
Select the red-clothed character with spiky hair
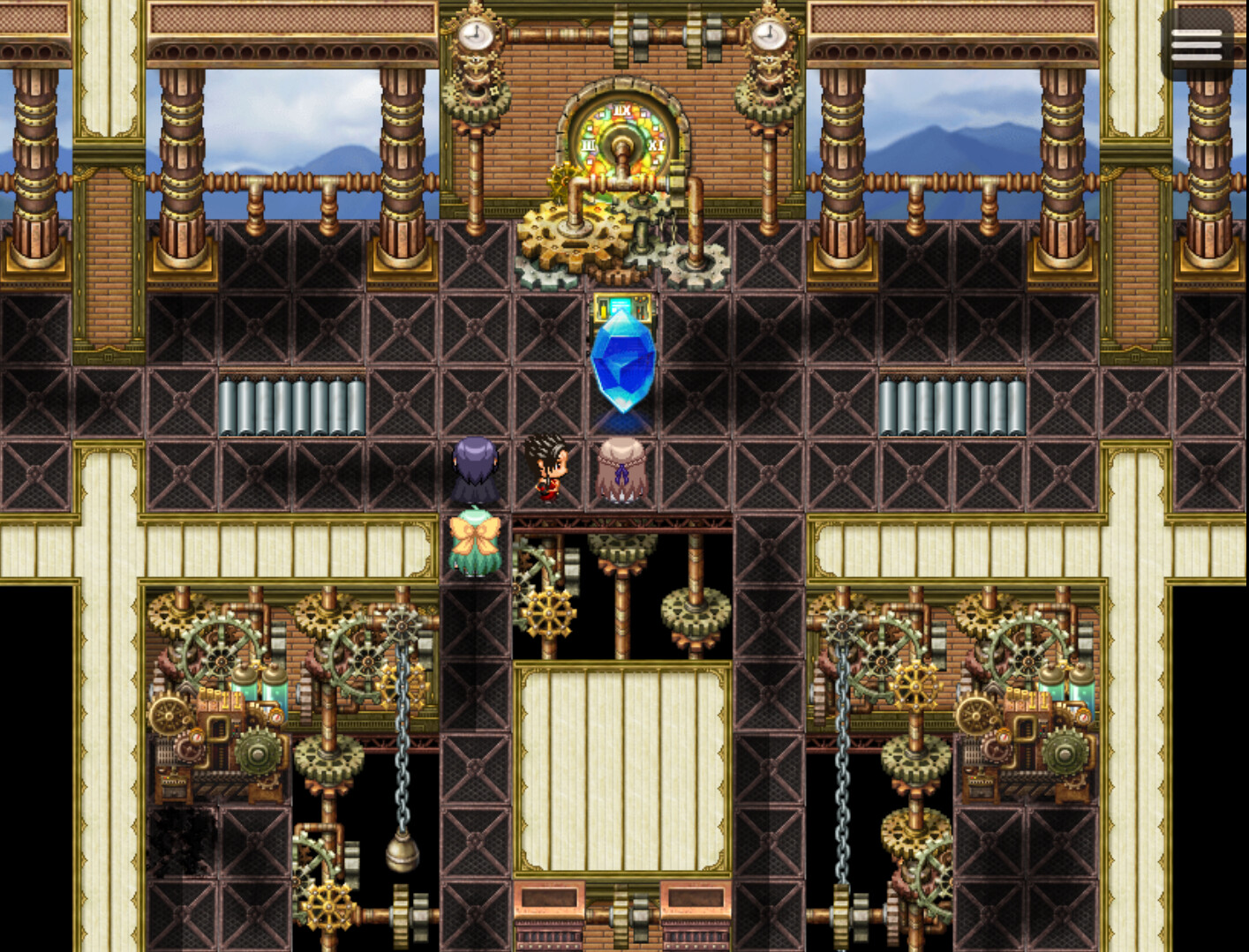tap(547, 468)
